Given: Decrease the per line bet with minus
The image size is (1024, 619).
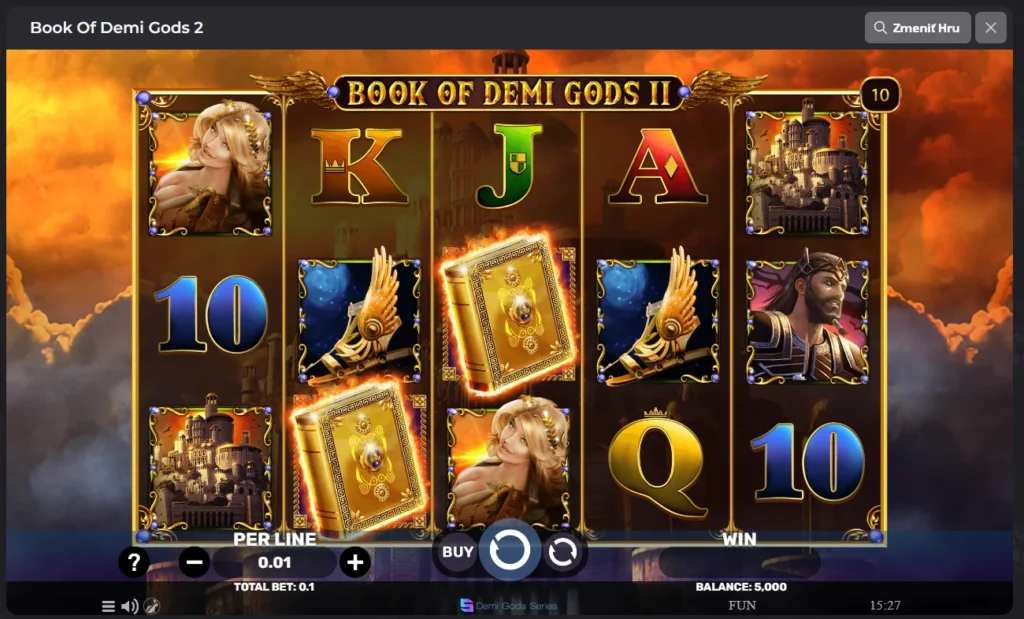Looking at the screenshot, I should click(194, 562).
